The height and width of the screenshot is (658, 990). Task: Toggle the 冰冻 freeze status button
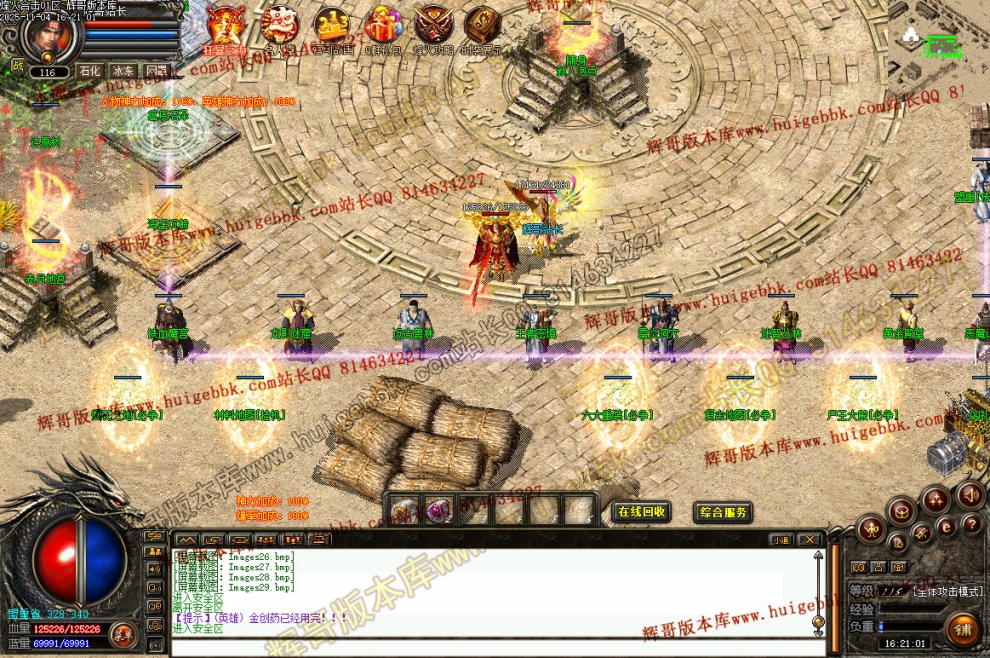tap(122, 72)
